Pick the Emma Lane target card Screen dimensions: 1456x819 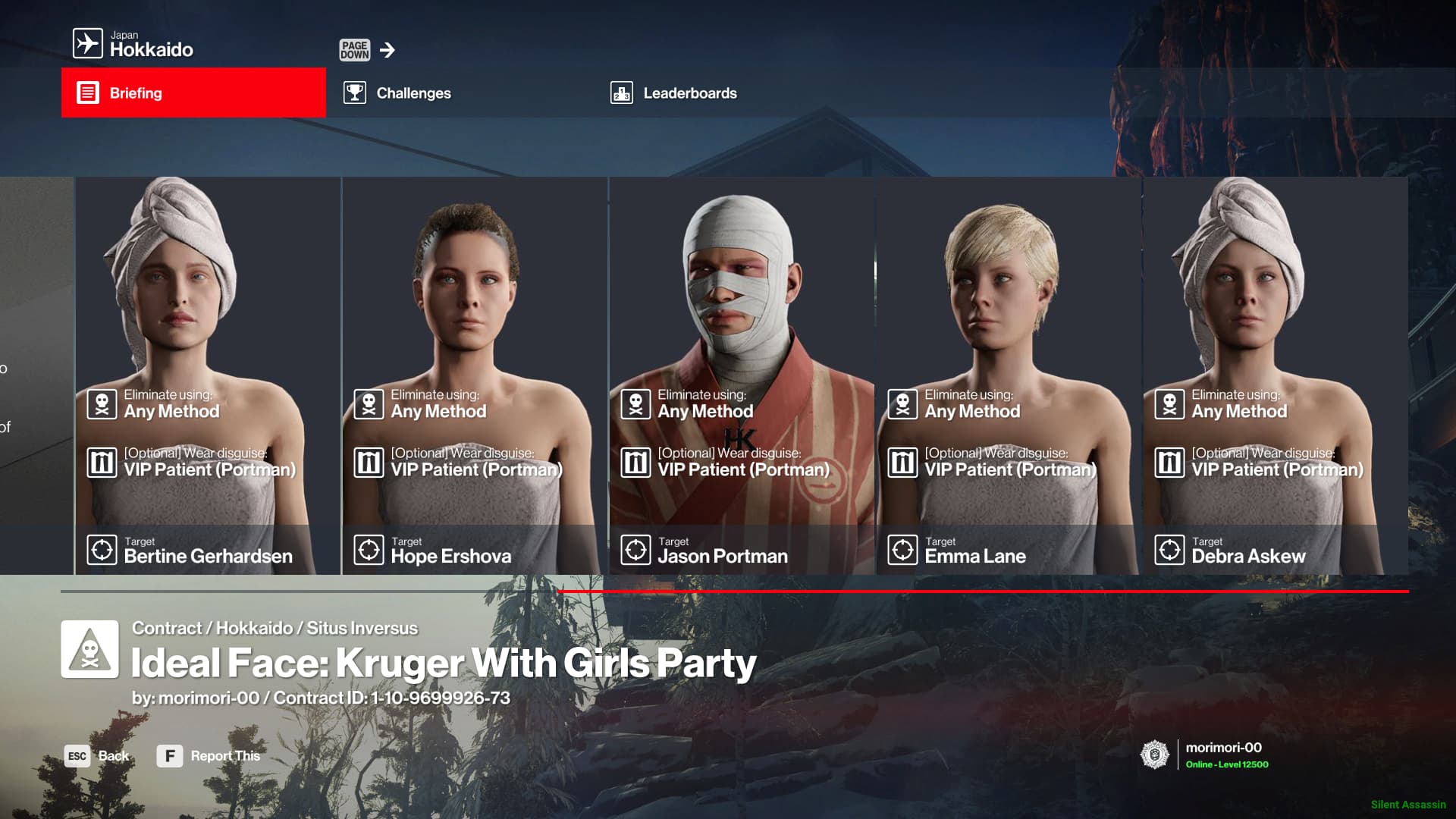tap(1009, 375)
